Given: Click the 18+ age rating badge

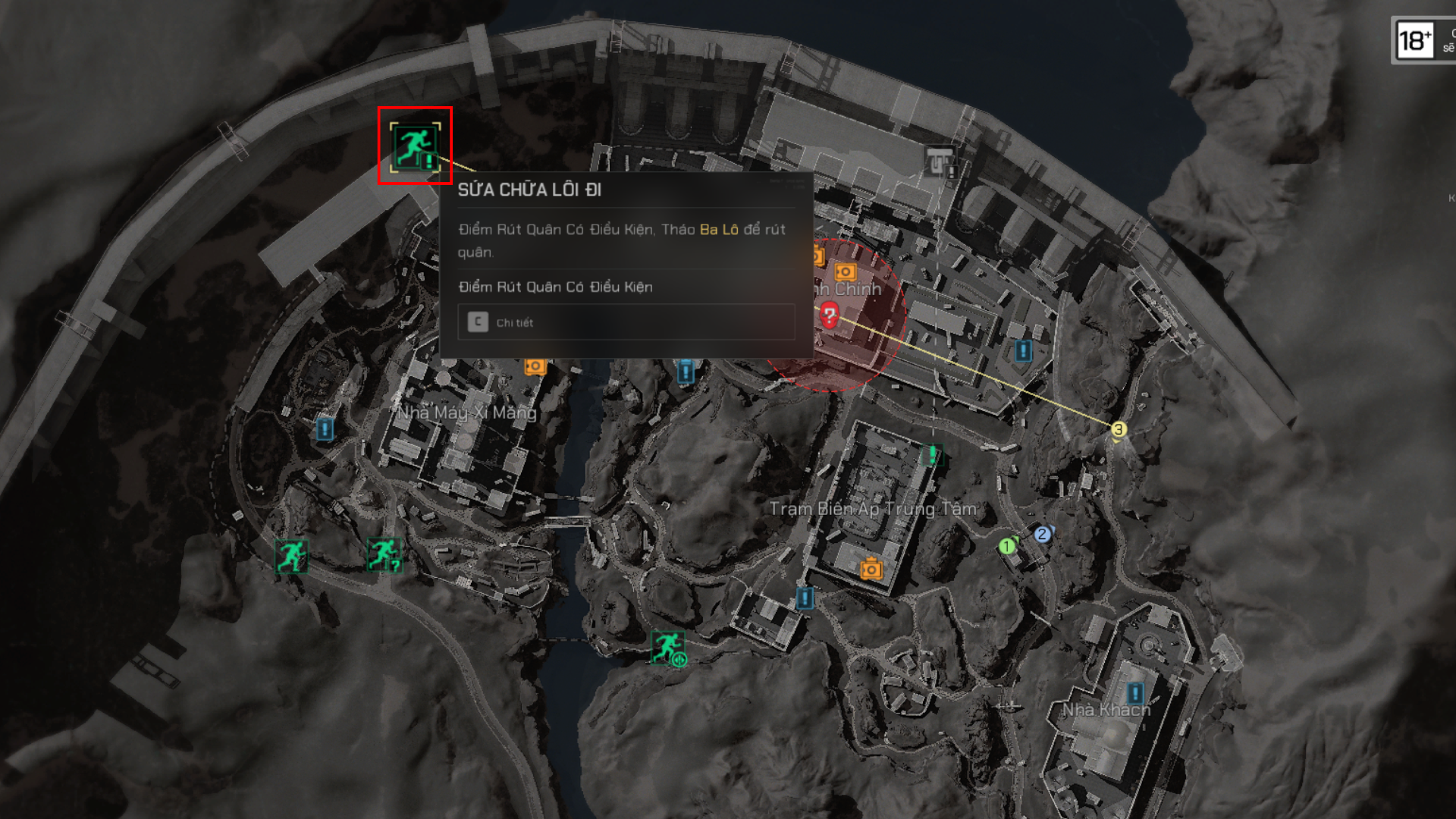Looking at the screenshot, I should [x=1415, y=40].
